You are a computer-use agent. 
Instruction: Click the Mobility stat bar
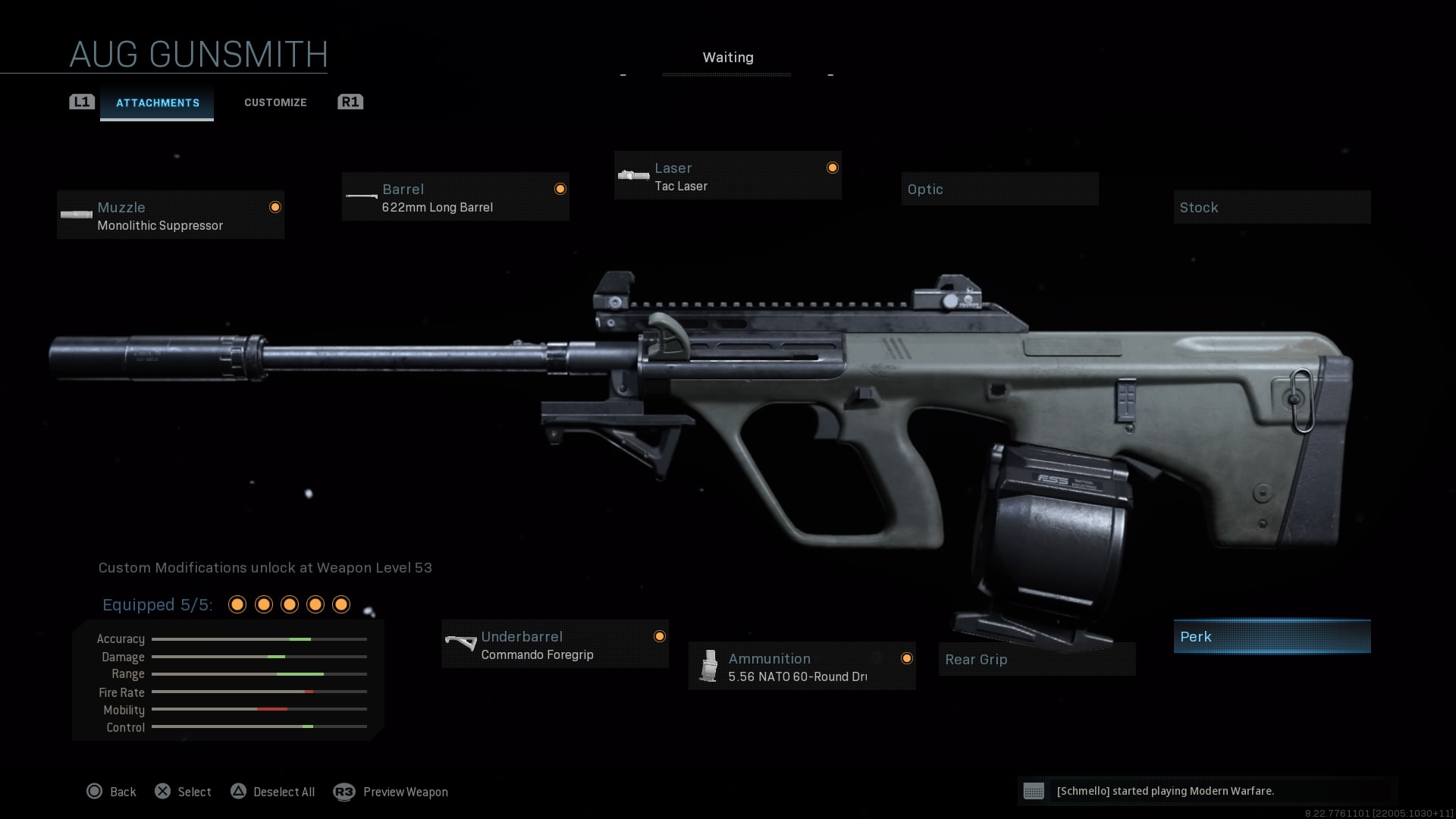click(259, 710)
